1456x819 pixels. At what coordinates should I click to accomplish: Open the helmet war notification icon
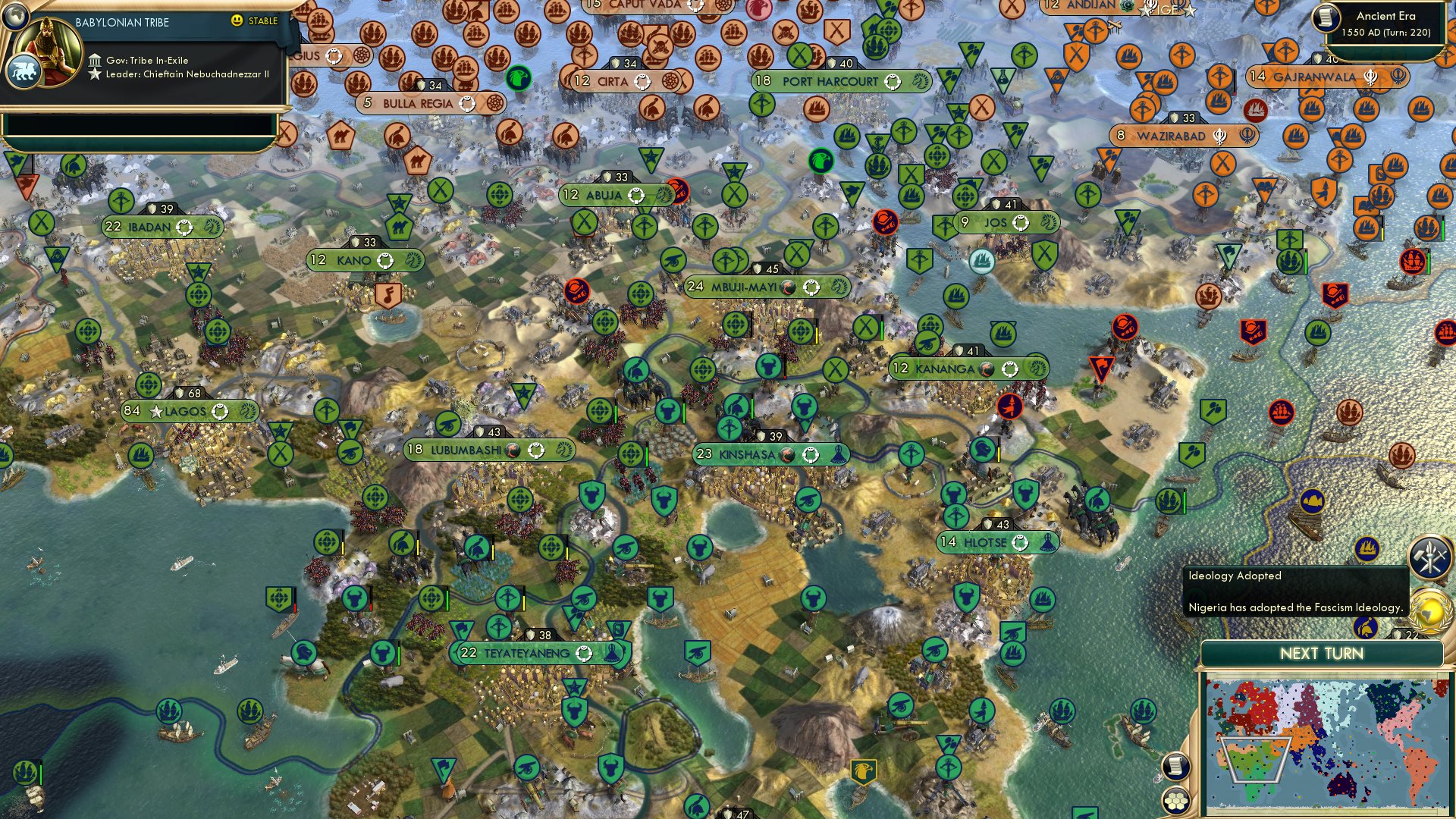(1366, 628)
